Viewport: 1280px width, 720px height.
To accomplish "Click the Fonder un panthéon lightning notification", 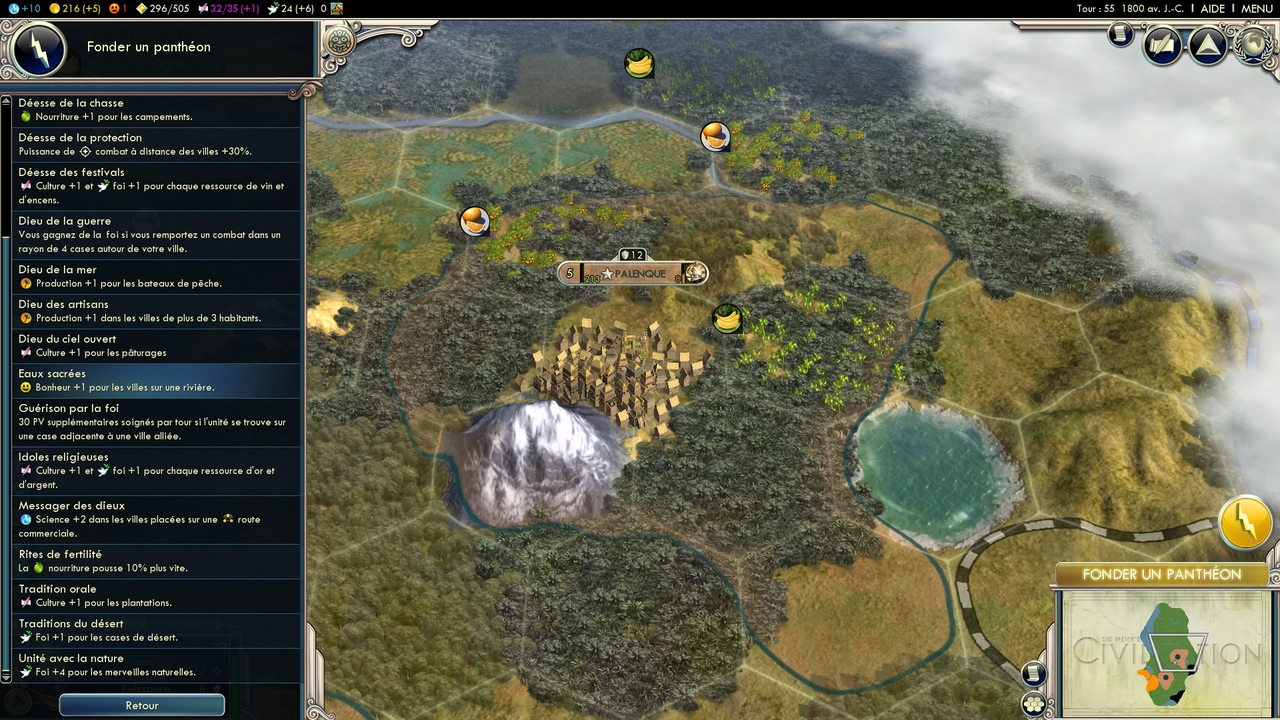I will (1245, 521).
